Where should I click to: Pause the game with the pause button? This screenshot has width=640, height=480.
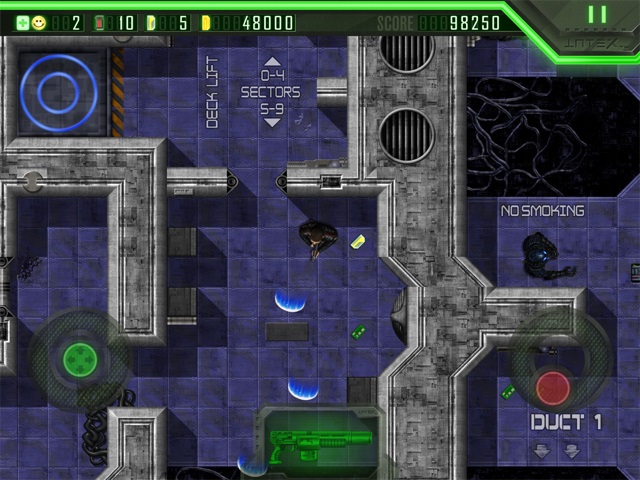pos(597,15)
